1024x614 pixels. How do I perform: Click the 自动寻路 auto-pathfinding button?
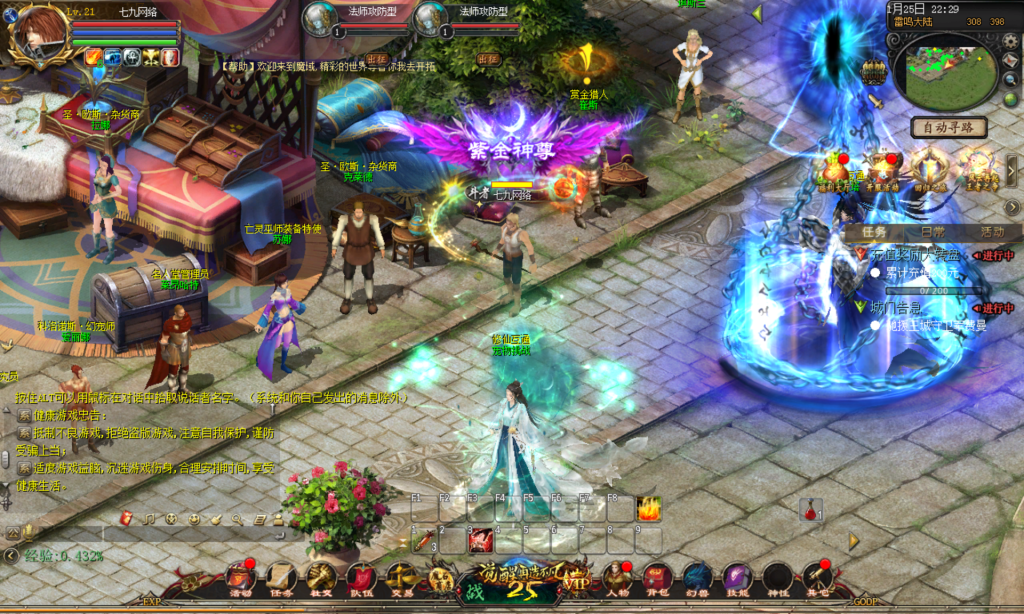(x=949, y=128)
